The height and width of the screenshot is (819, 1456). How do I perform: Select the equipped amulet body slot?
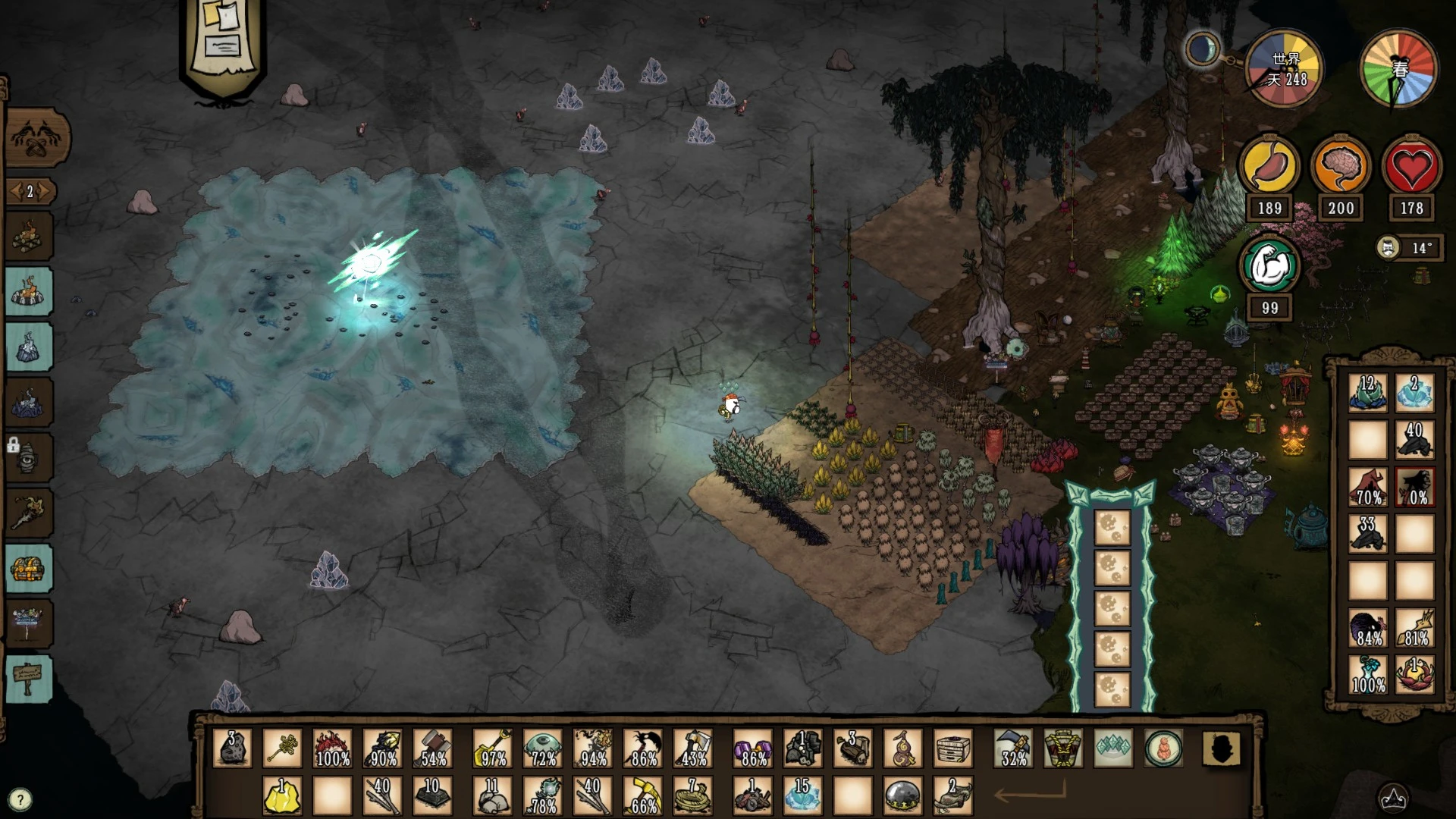tap(1163, 748)
